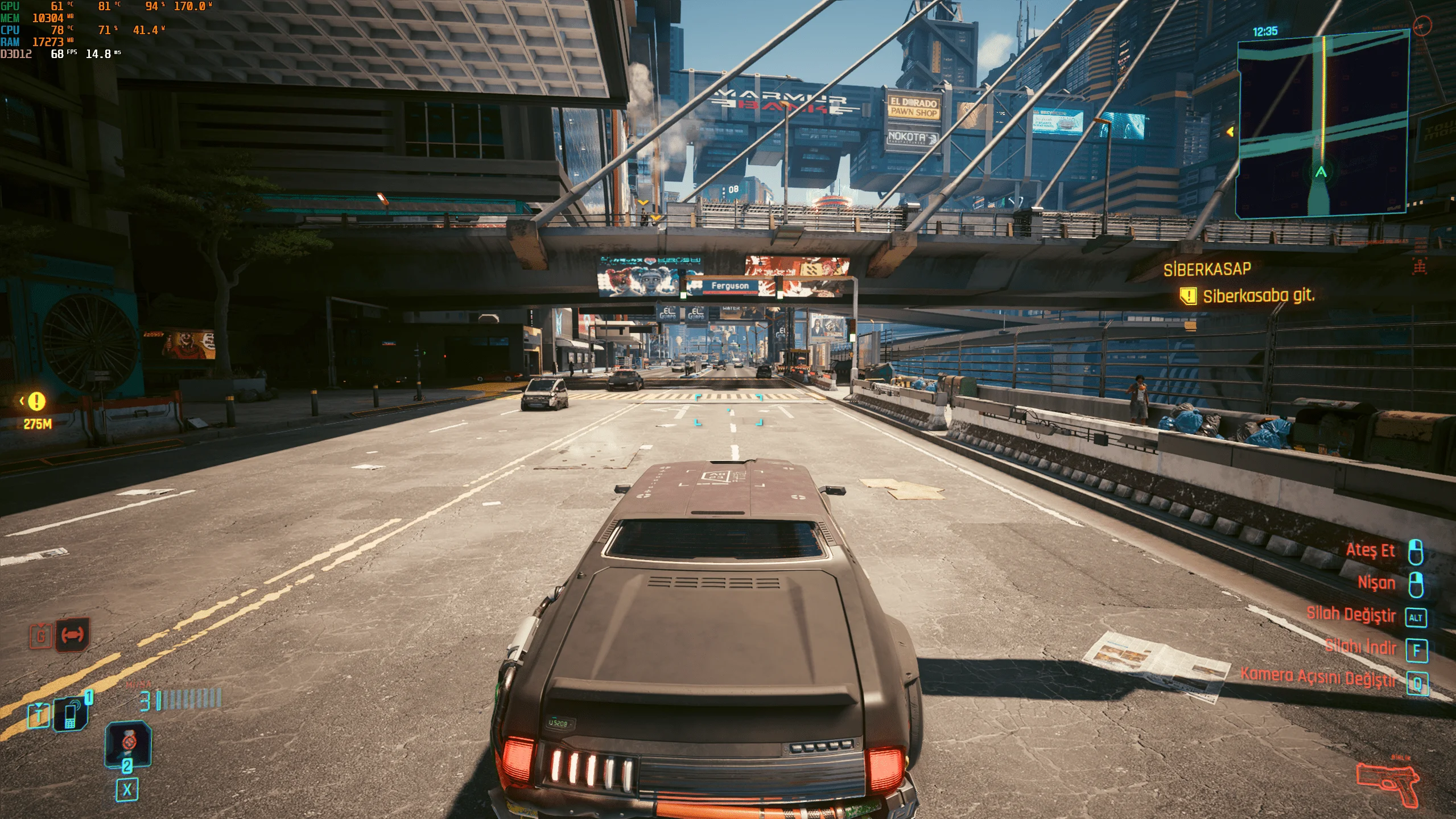Screen dimensions: 1456x819
Task: Click the 'Siberkasaba git.' objective entry
Action: (x=1257, y=296)
